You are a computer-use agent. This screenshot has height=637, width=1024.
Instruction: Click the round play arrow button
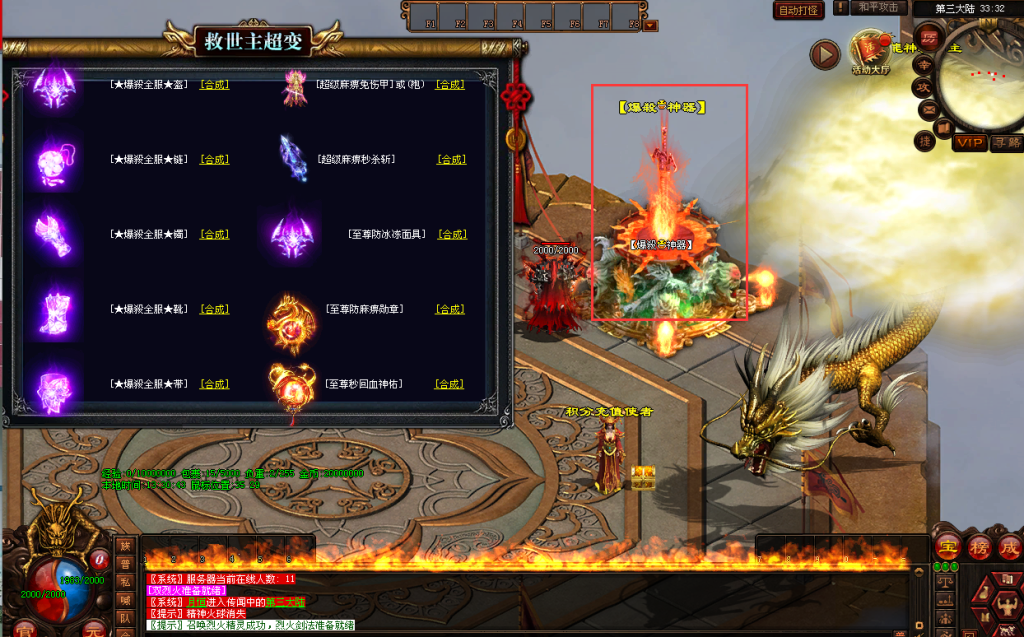(825, 54)
